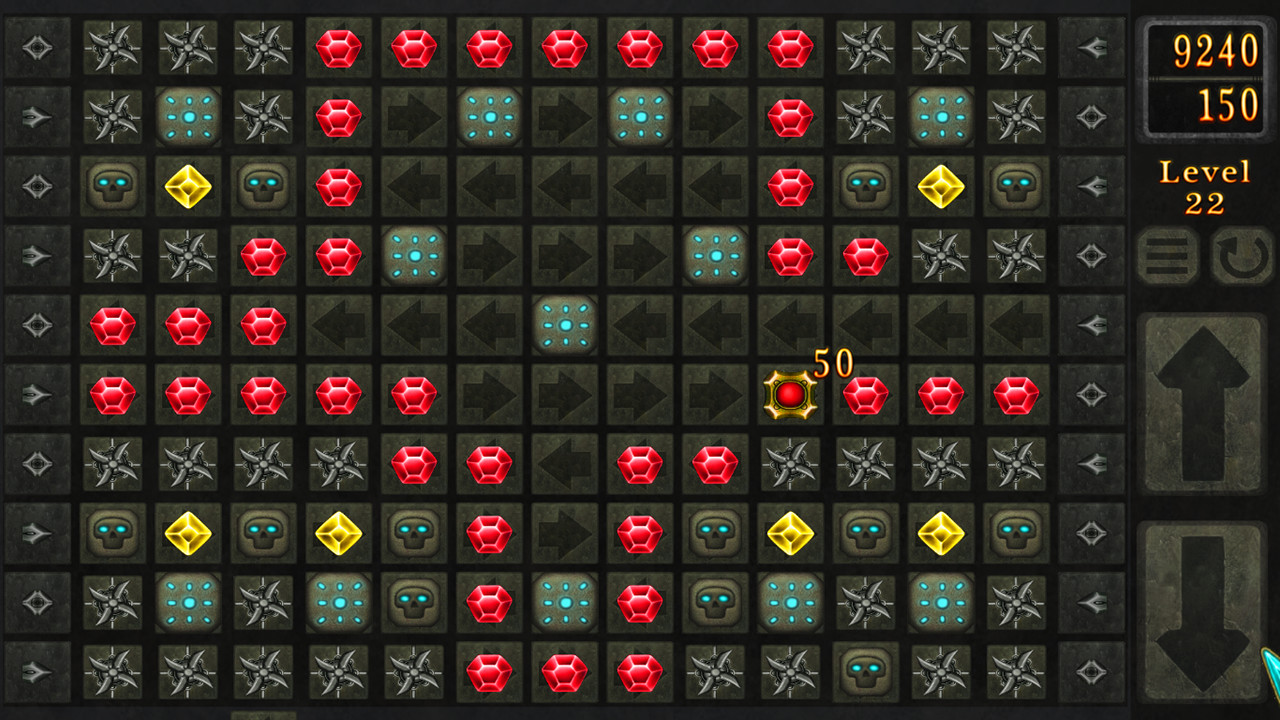Click a blue snowflake tile in the ninth row
Screen dimensions: 1280x720
(188, 601)
